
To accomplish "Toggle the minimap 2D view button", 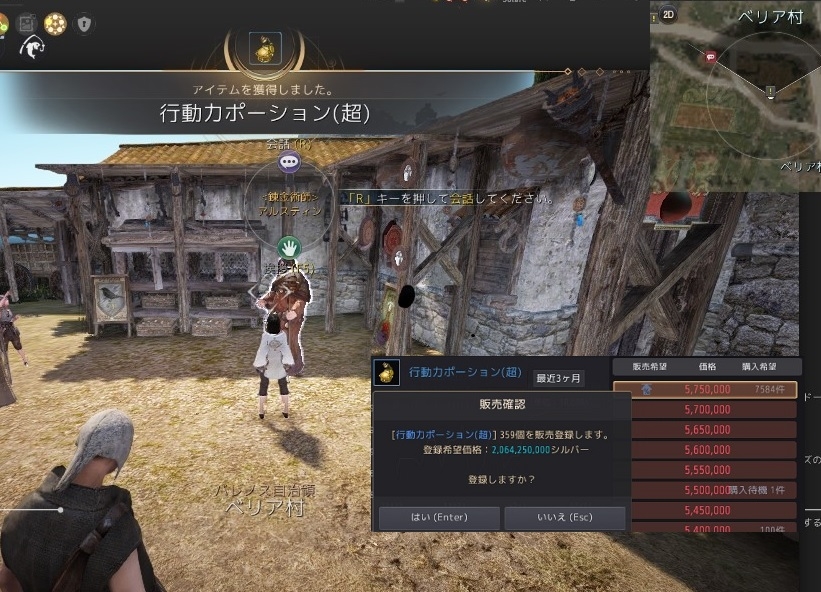I will (669, 16).
